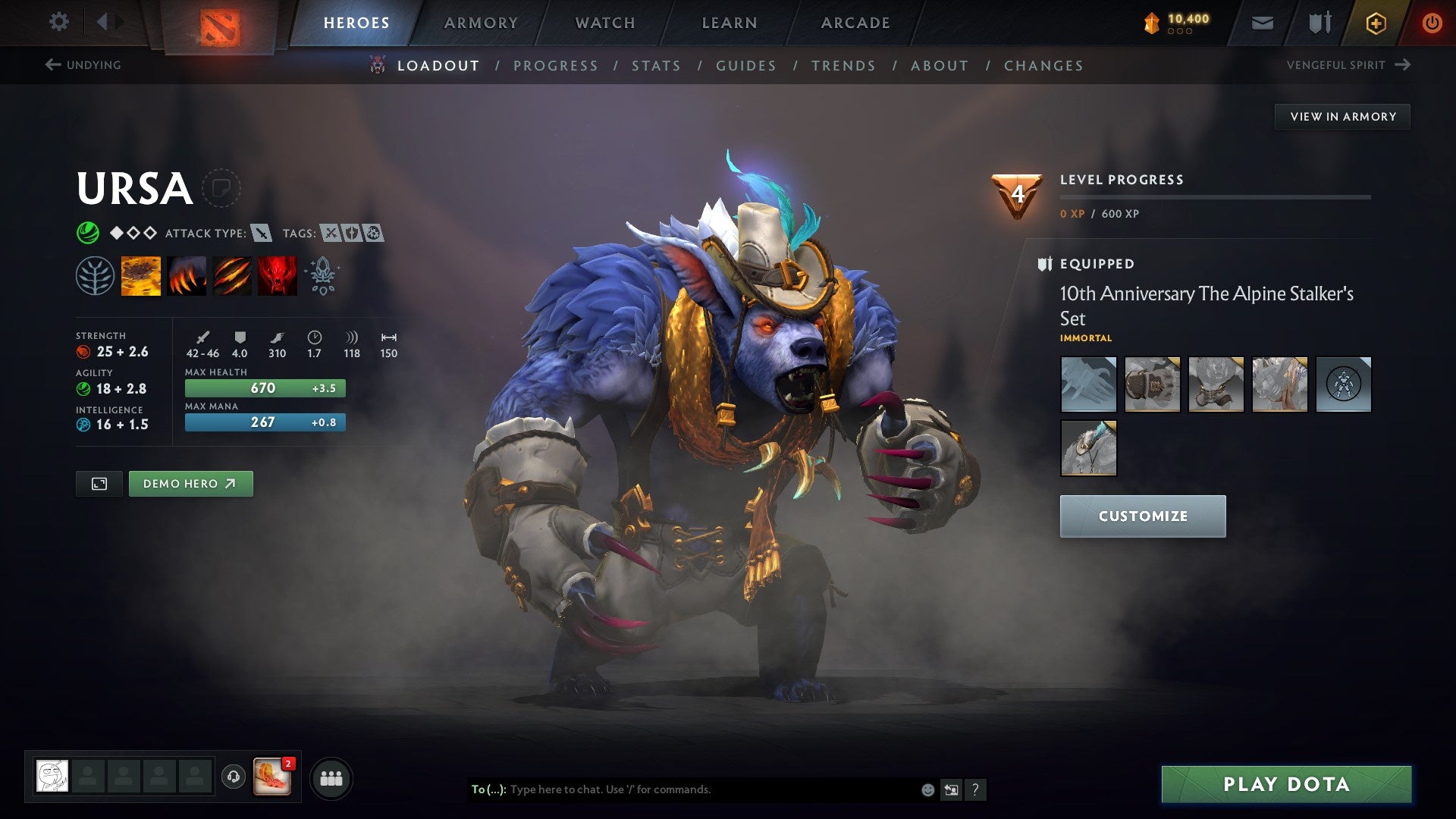Navigate back to Undying hero page
Viewport: 1456px width, 819px height.
(x=83, y=65)
